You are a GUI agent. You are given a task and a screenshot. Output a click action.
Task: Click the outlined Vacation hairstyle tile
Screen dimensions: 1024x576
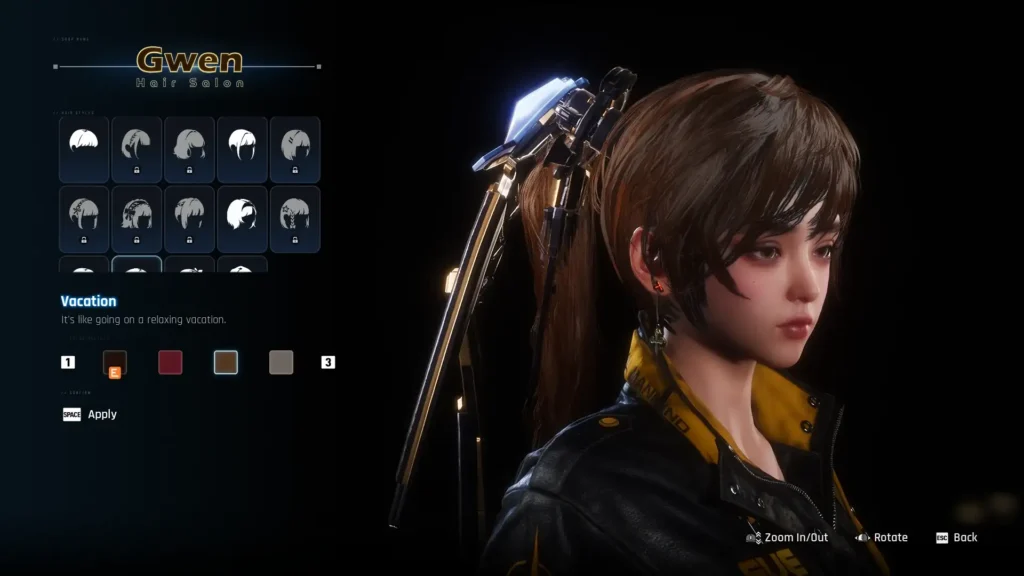coord(137,265)
